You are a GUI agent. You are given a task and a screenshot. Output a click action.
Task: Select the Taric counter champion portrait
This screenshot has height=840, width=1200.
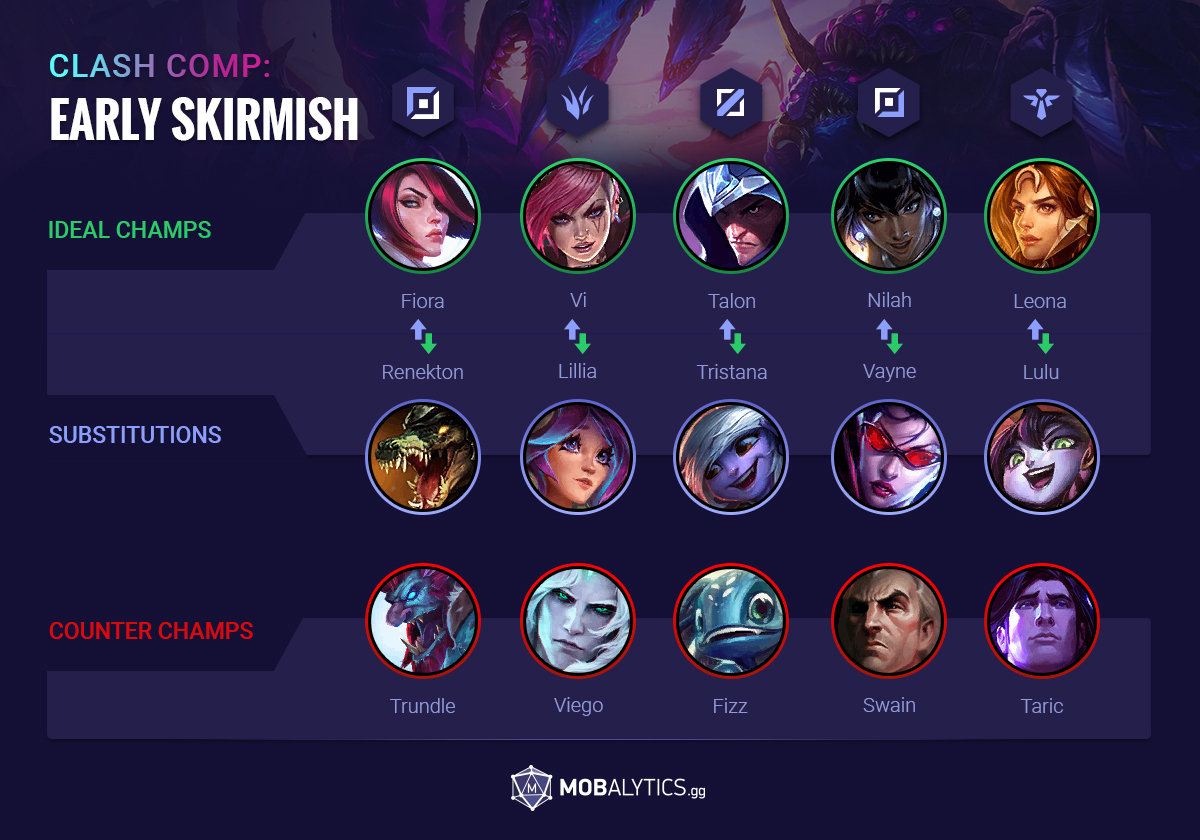click(1041, 621)
